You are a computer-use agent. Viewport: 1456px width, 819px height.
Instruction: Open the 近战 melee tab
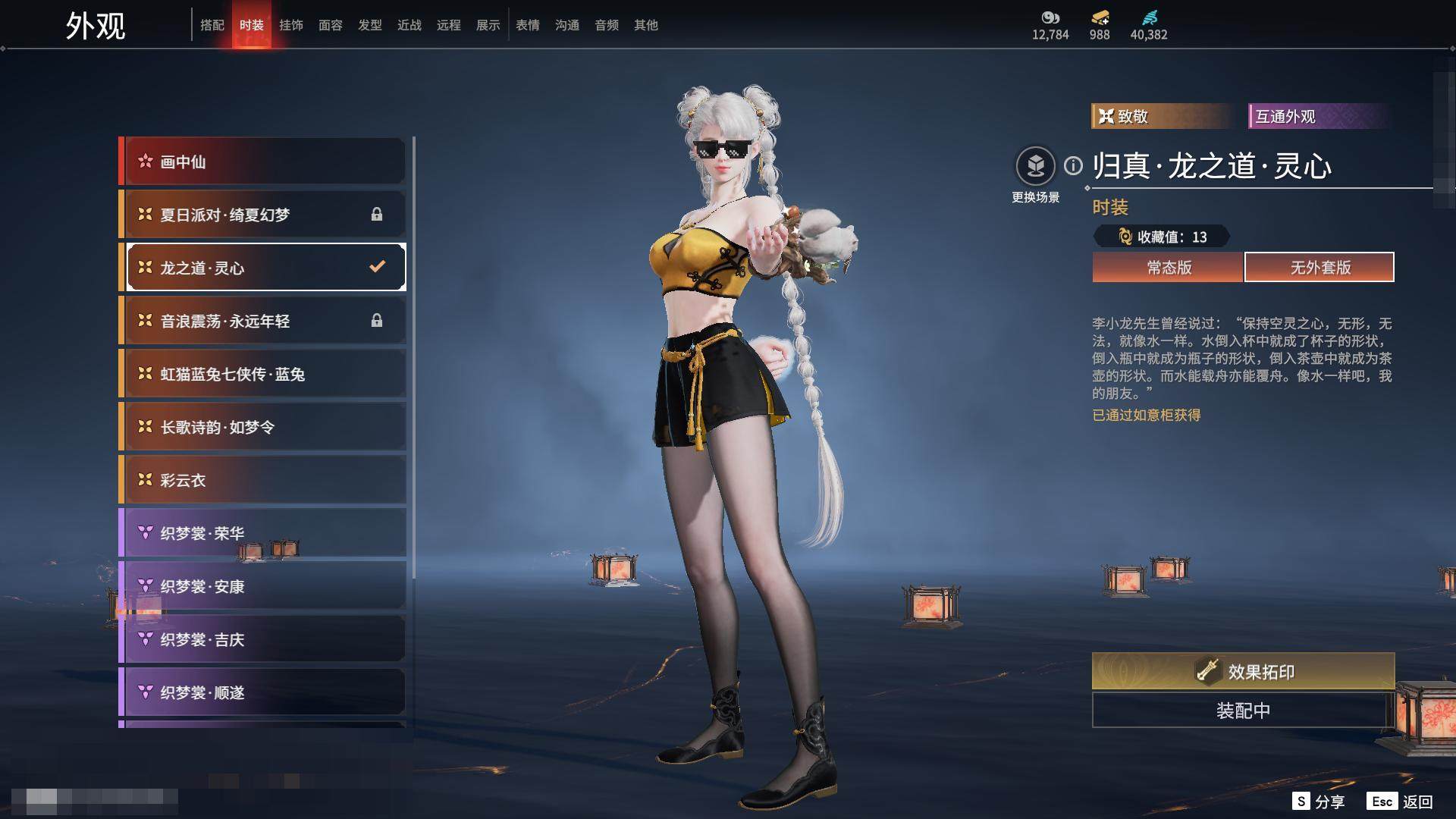coord(409,25)
